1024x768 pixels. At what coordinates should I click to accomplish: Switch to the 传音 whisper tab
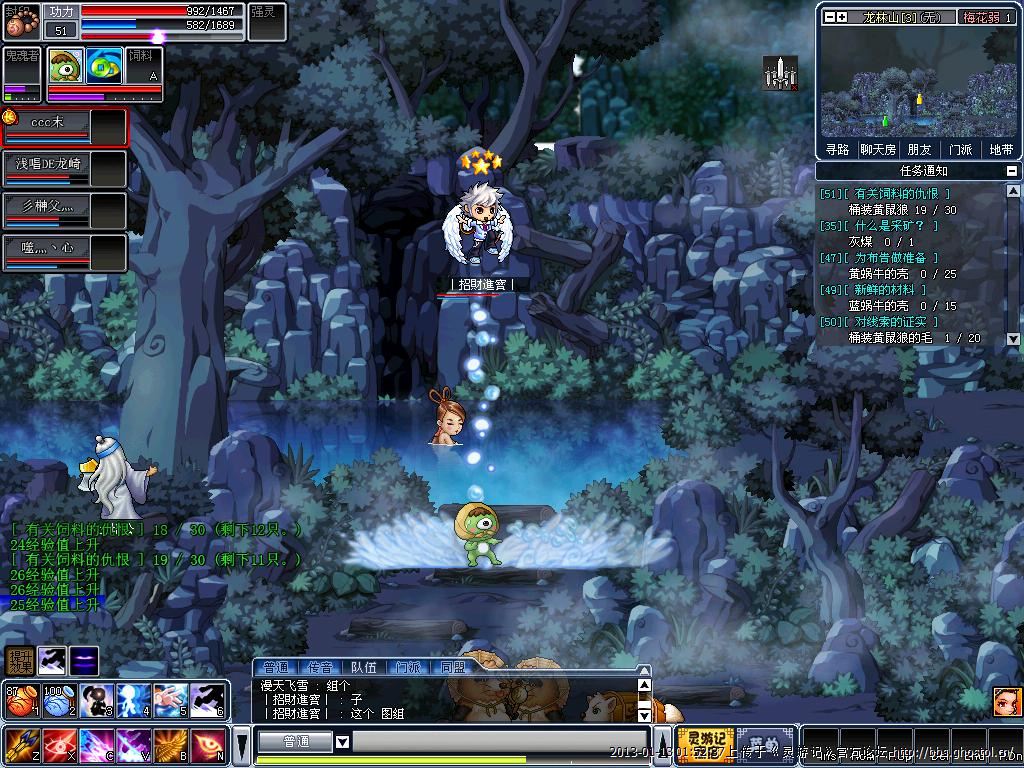point(320,667)
